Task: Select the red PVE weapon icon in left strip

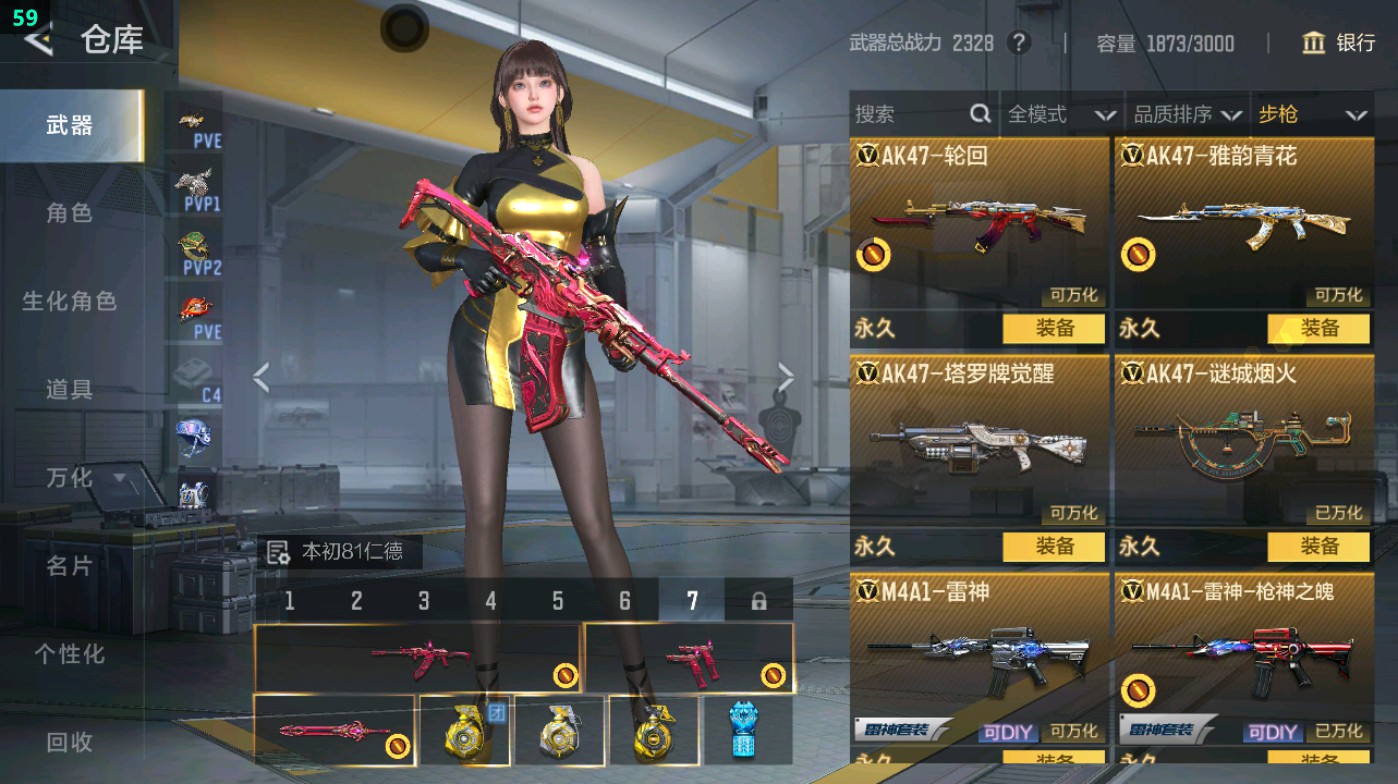Action: 197,306
